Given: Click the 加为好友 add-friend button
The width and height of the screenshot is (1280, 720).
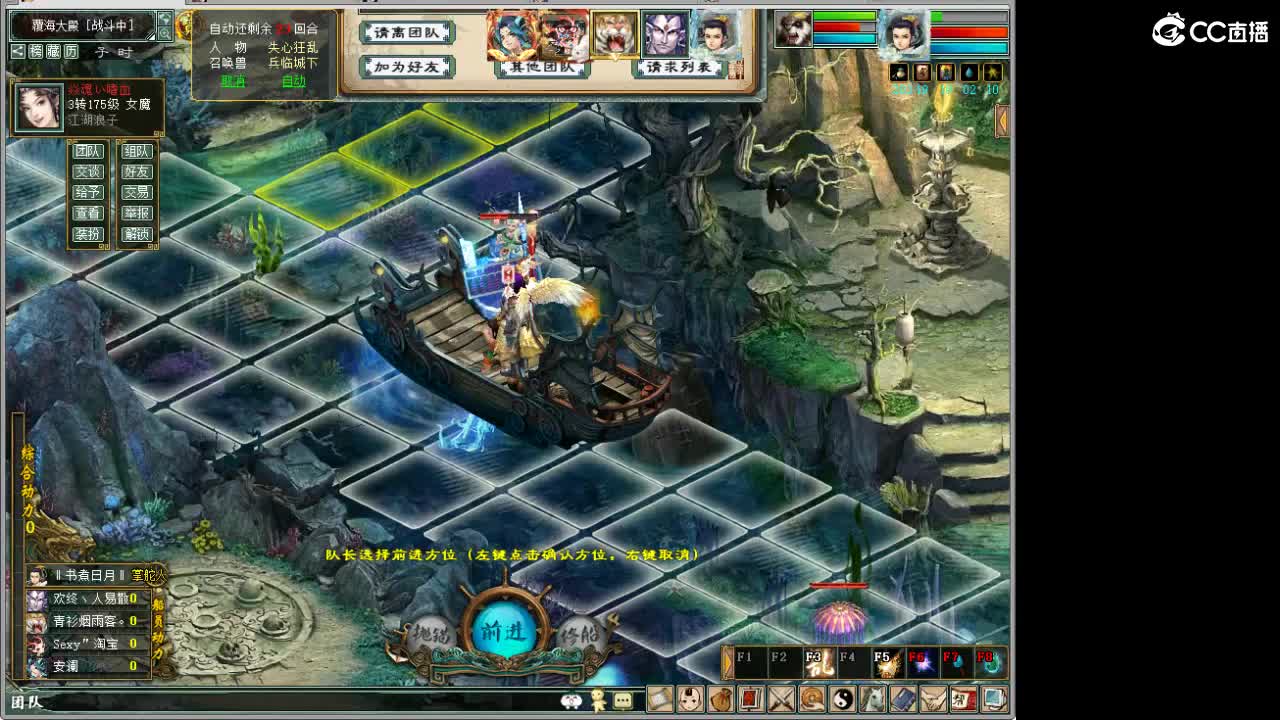Looking at the screenshot, I should (x=407, y=67).
